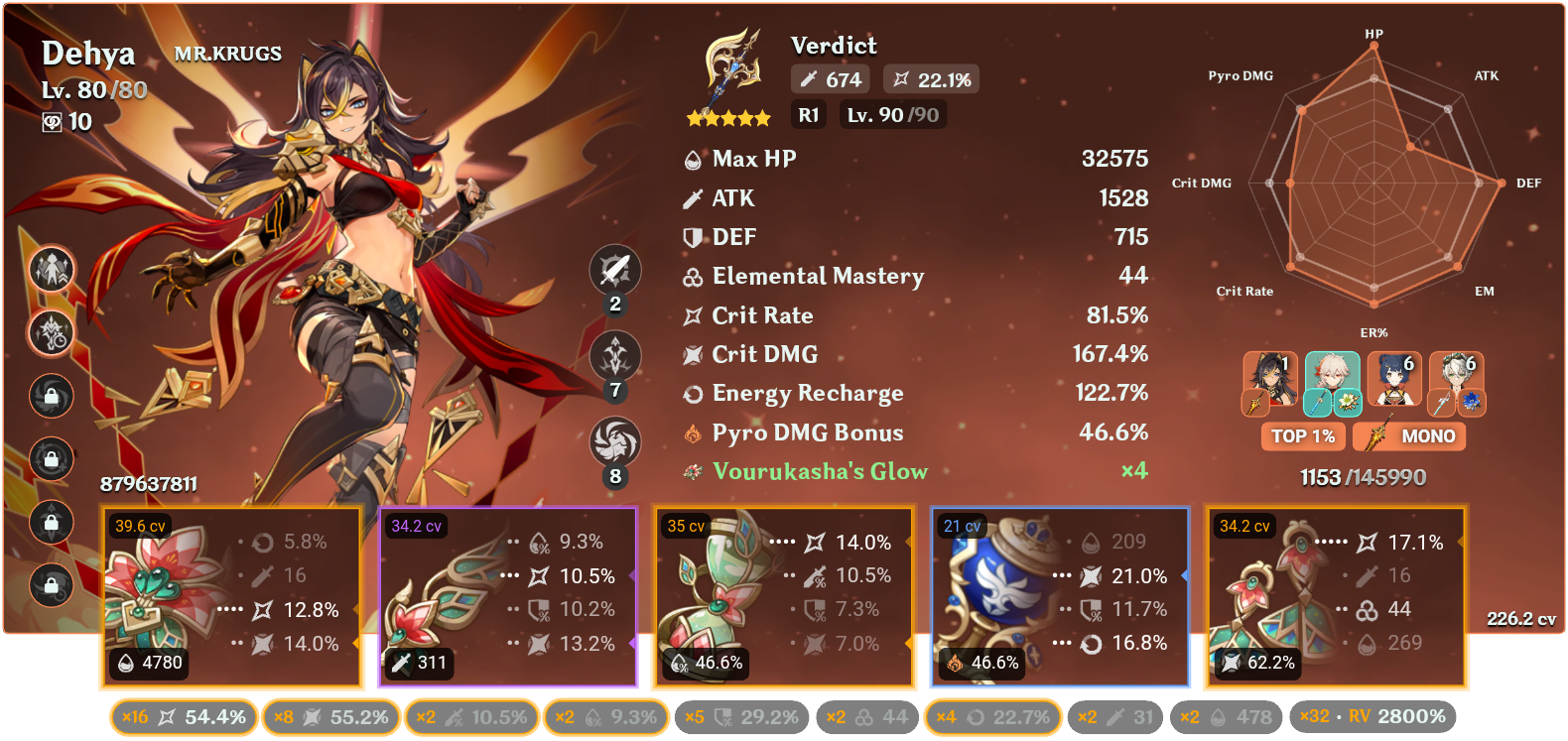Click the MONO button
This screenshot has height=741, width=1568.
[x=1409, y=436]
